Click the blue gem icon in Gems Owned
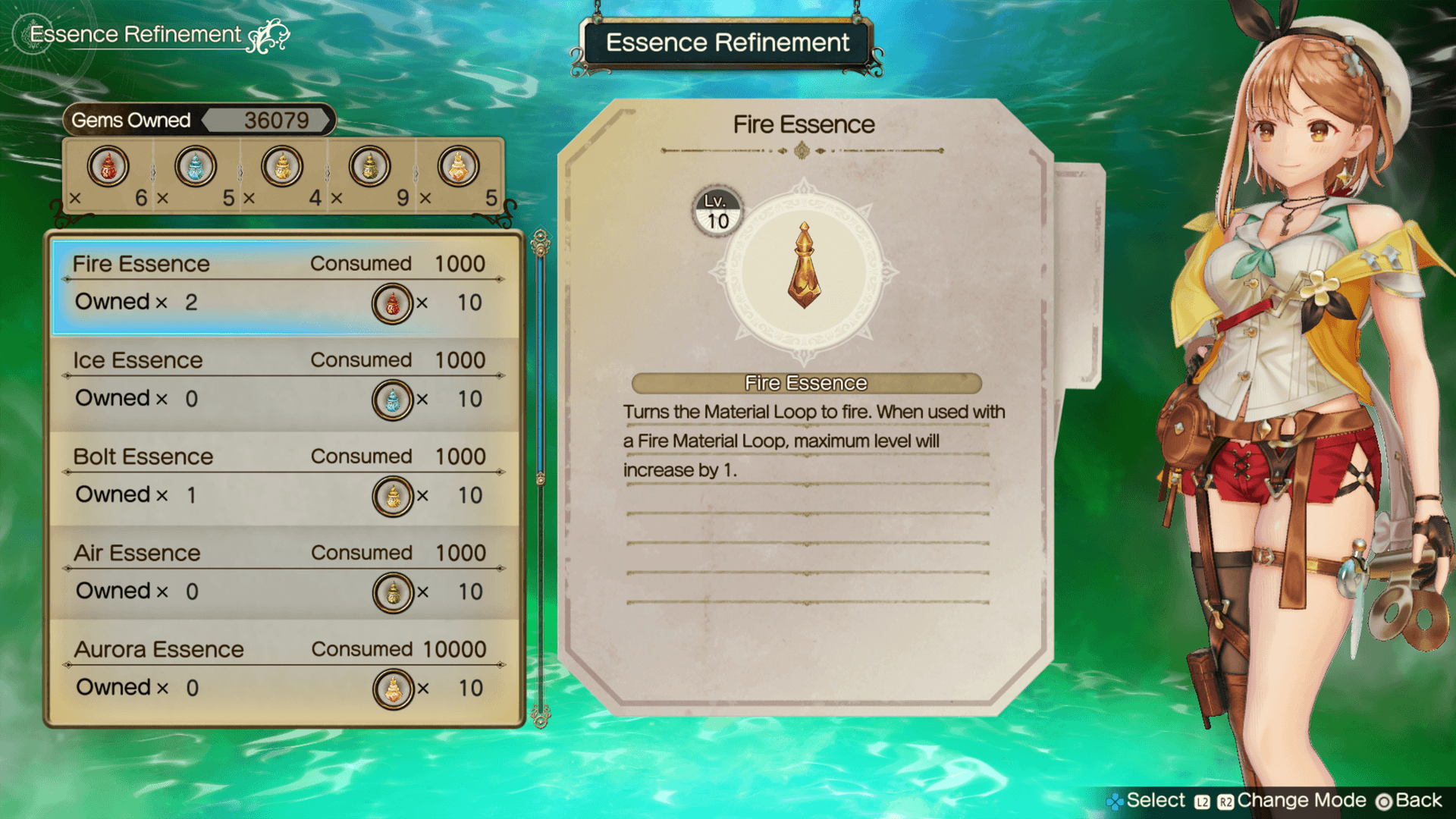Image resolution: width=1456 pixels, height=819 pixels. pyautogui.click(x=196, y=167)
